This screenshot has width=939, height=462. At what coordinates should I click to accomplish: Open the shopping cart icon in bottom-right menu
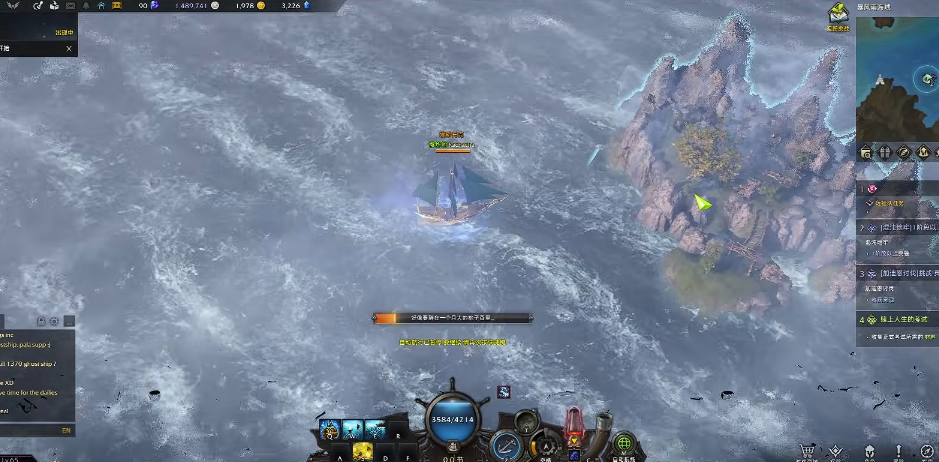pos(807,452)
